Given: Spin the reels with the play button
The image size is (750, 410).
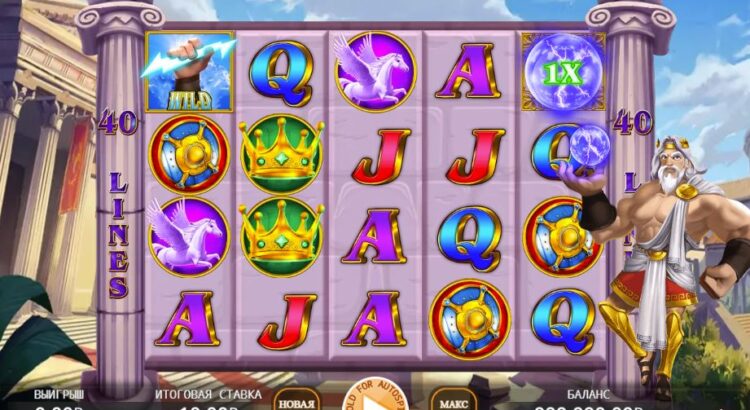Looking at the screenshot, I should coord(375,402).
